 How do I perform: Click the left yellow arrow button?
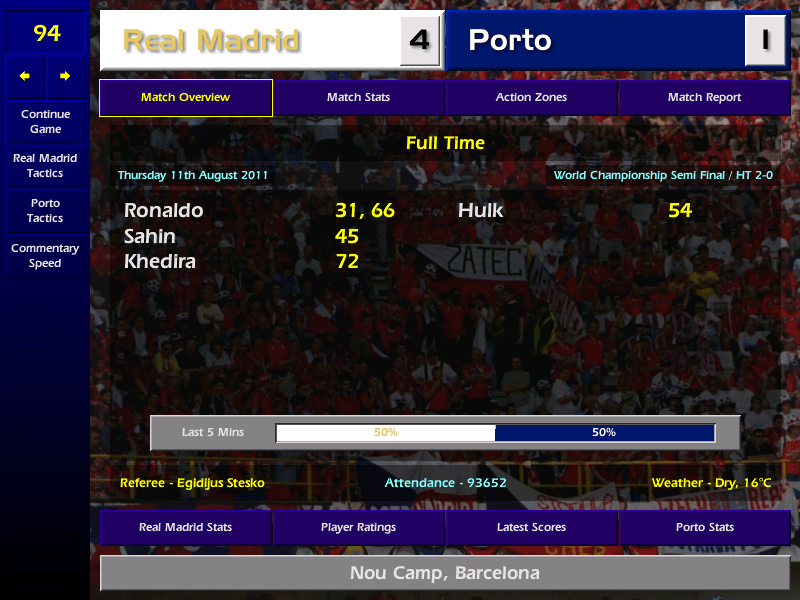pos(25,76)
